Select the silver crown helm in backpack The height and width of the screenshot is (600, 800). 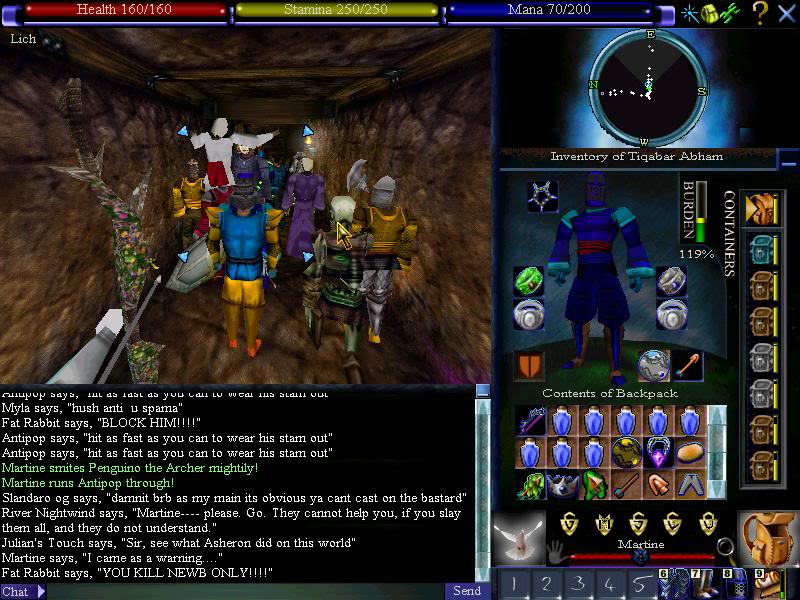tap(563, 485)
